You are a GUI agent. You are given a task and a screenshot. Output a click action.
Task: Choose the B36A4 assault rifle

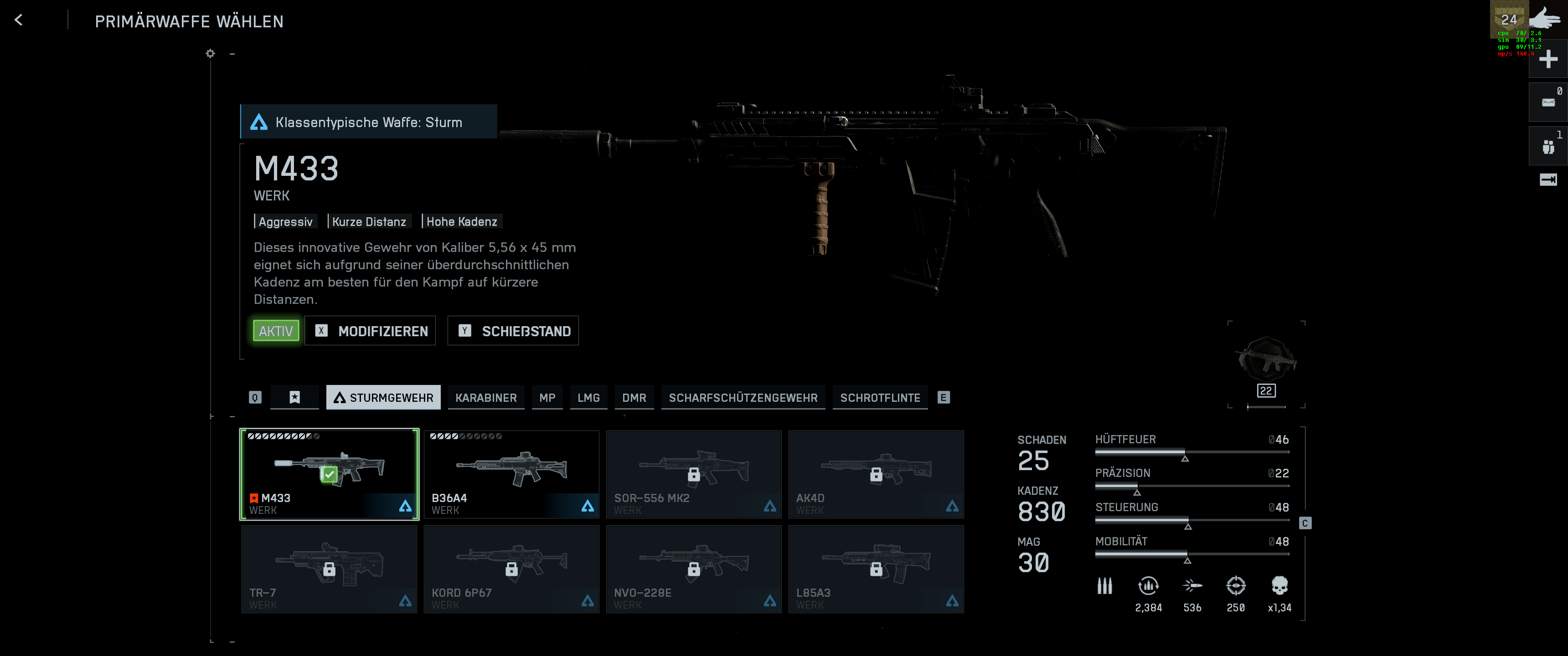point(511,475)
